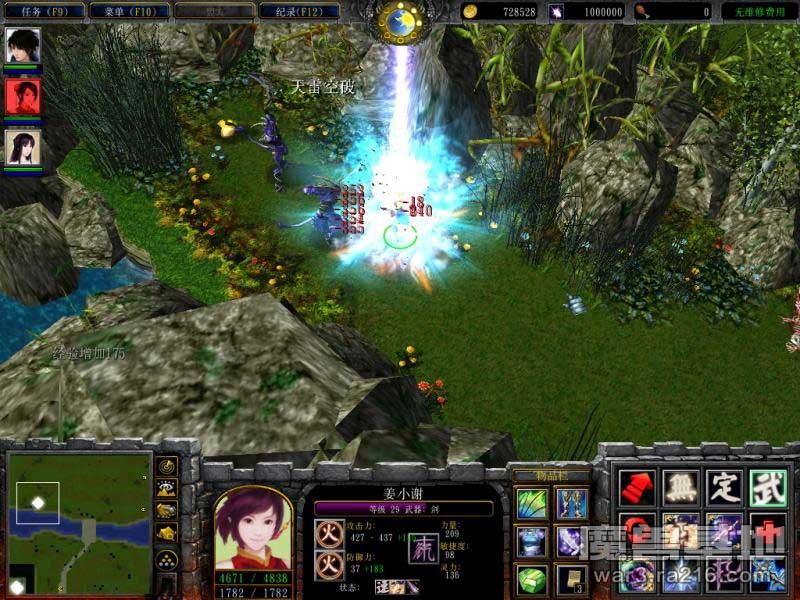Image resolution: width=800 pixels, height=600 pixels.
Task: Open the 菜单 (F10) game menu
Action: click(x=125, y=11)
